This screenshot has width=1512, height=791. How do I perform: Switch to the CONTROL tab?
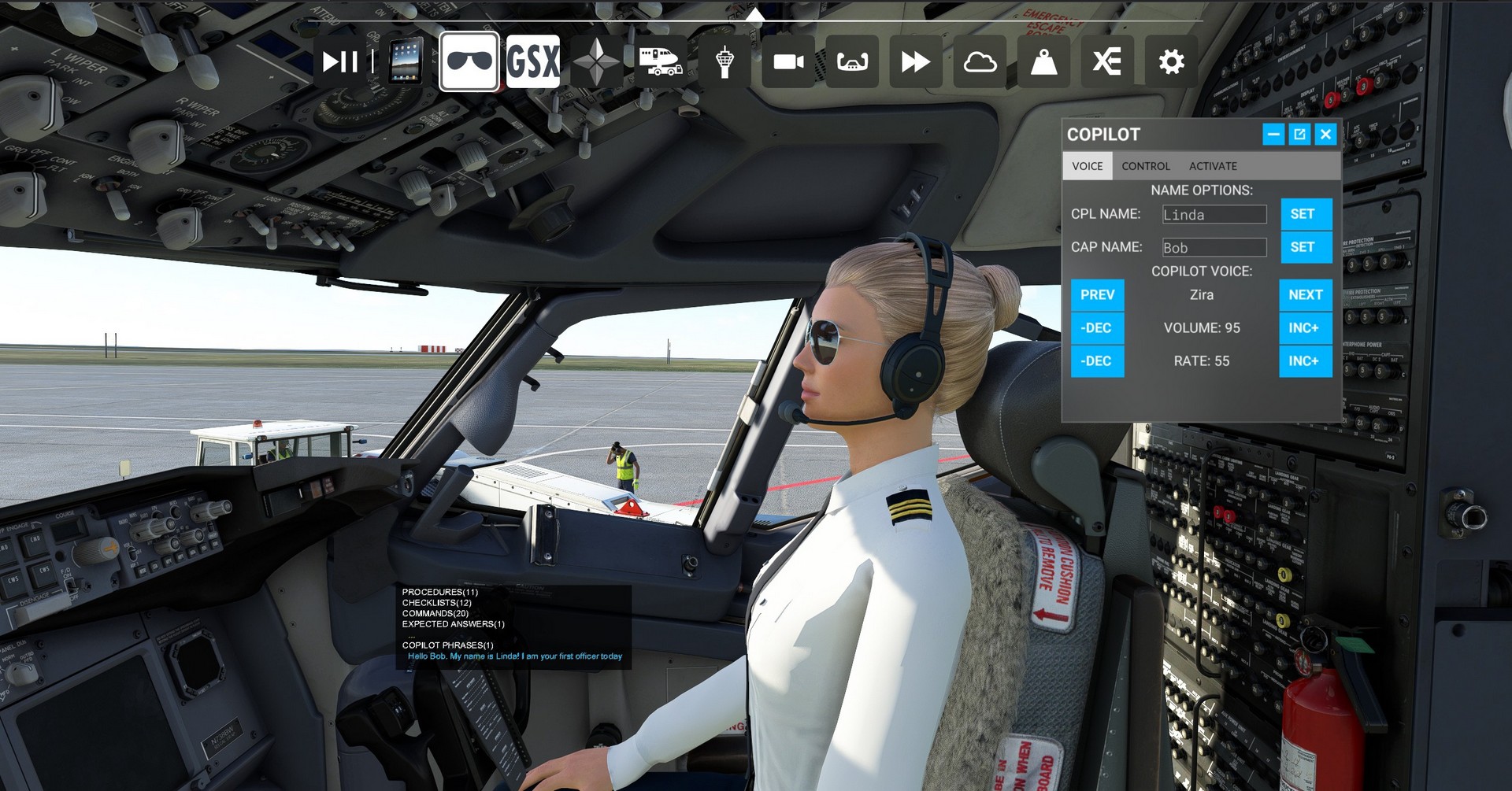[1145, 166]
